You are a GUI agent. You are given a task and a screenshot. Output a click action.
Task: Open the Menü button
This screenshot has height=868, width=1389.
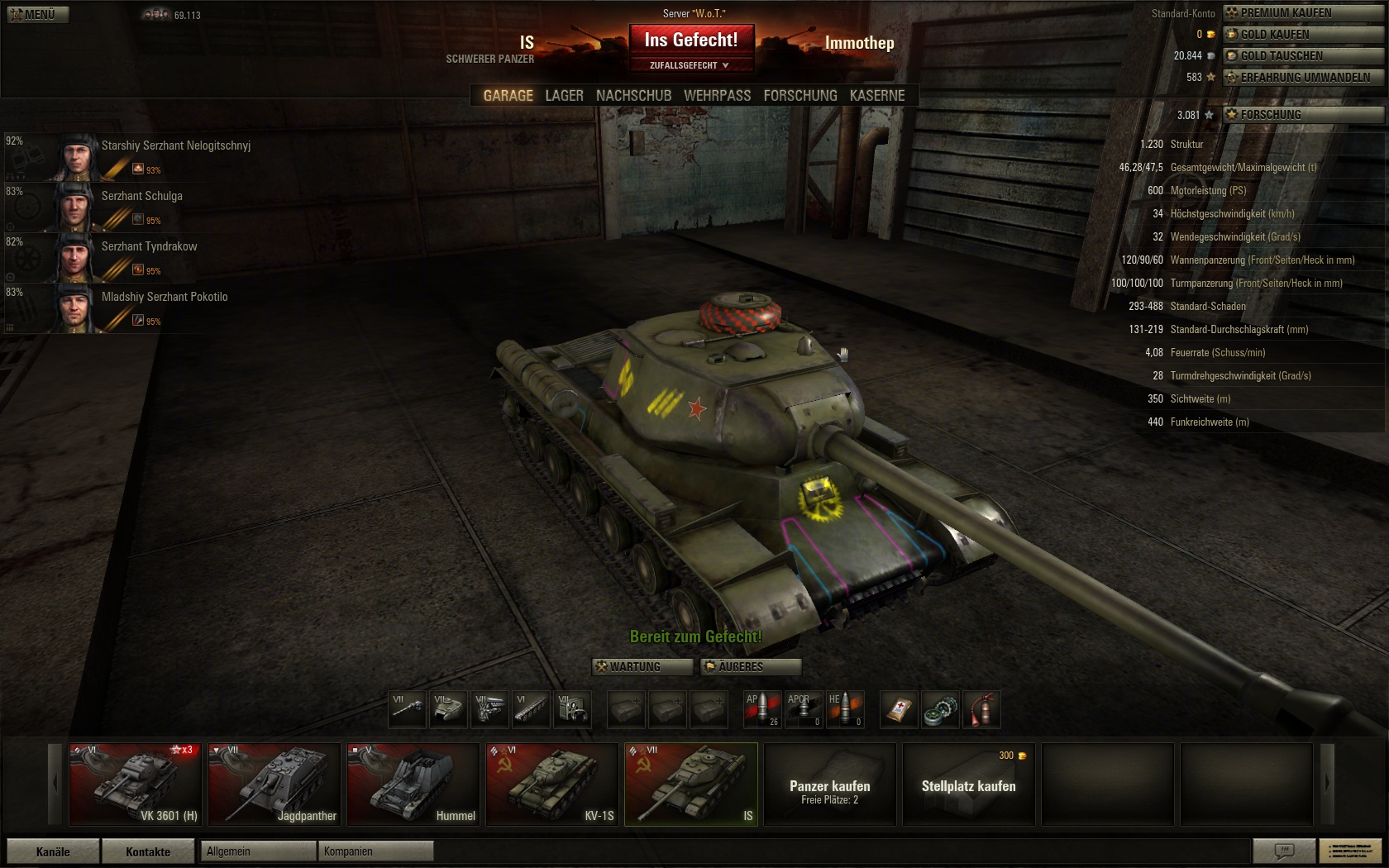[x=37, y=14]
